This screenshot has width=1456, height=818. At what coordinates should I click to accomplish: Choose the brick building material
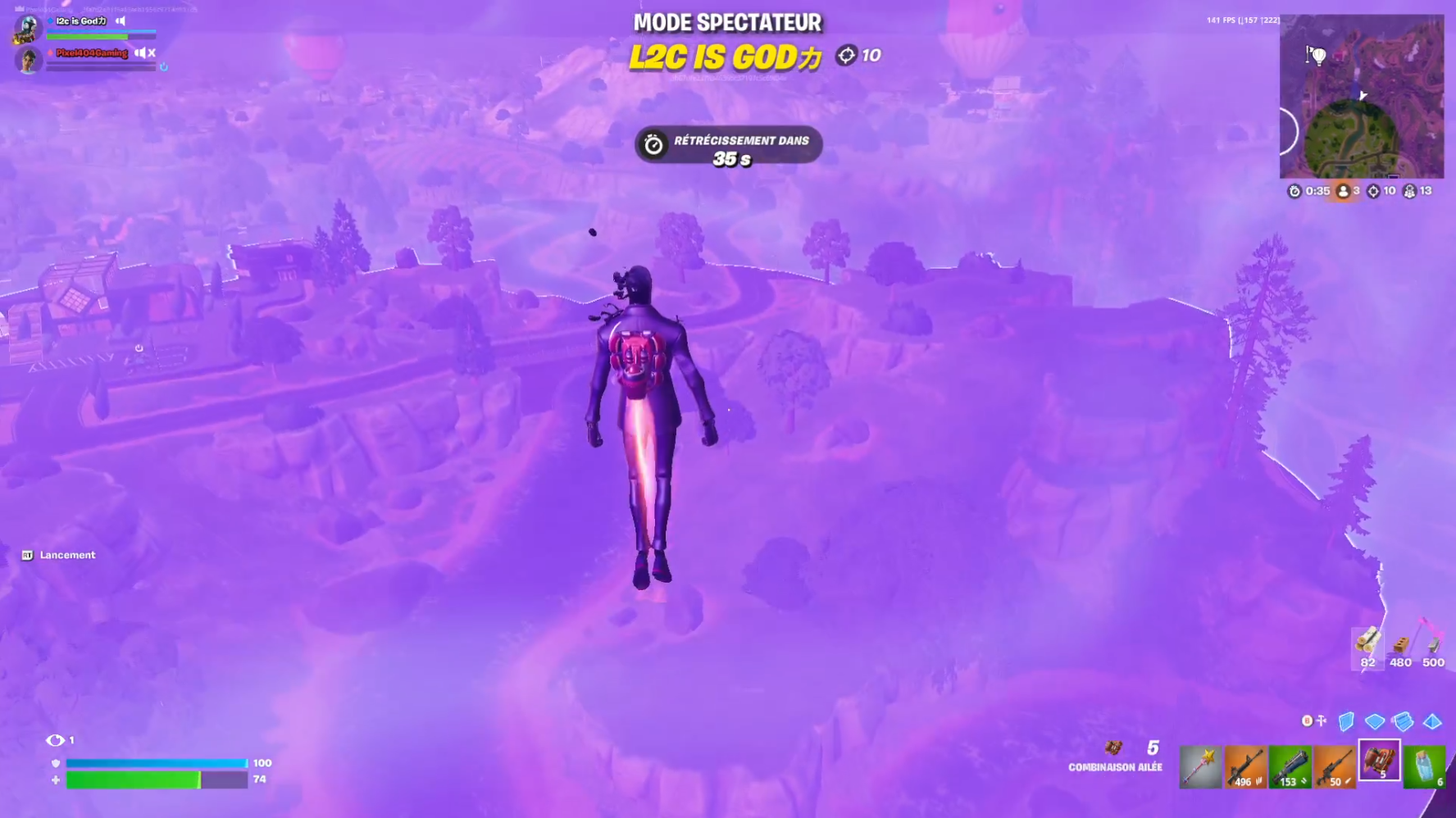tap(1401, 646)
